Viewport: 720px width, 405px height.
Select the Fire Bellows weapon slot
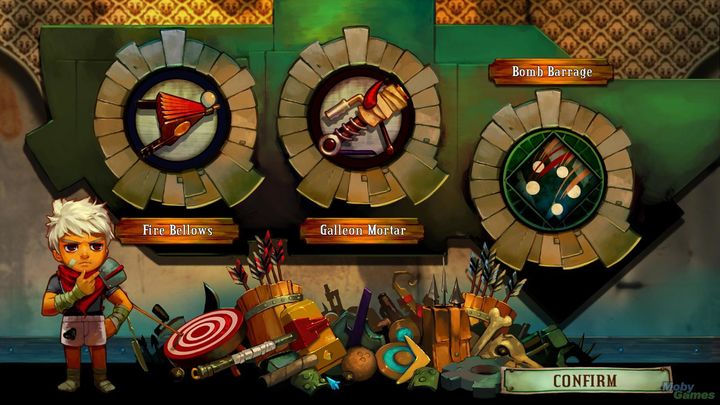click(177, 118)
